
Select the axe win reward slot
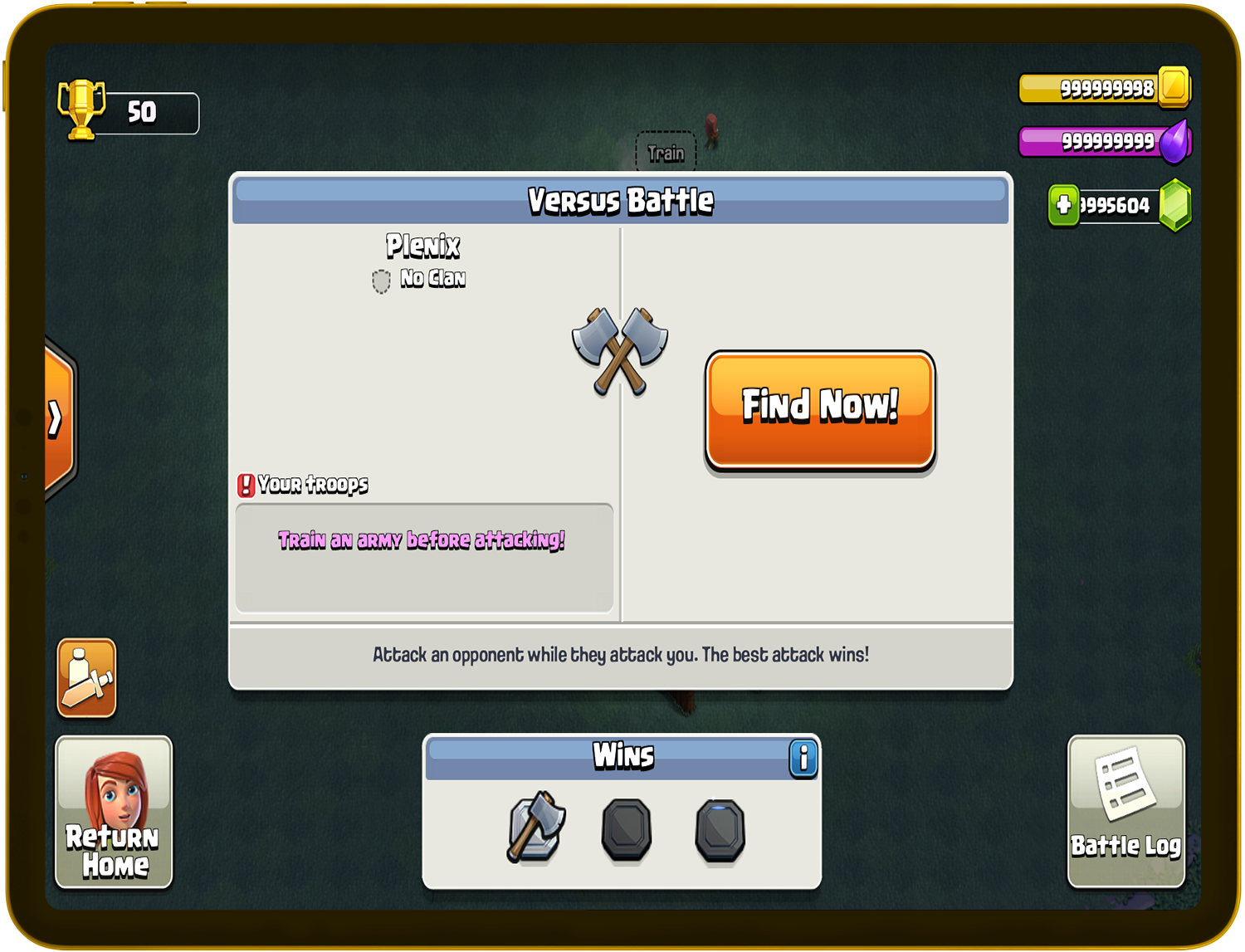(537, 827)
